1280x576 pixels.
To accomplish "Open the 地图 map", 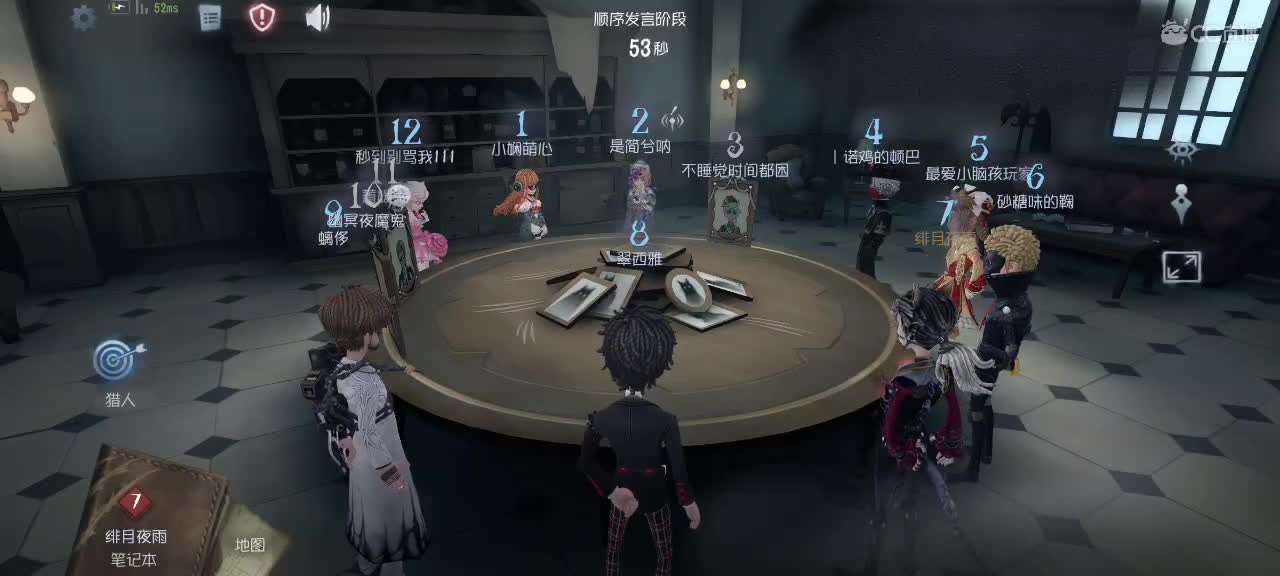I will pyautogui.click(x=249, y=544).
